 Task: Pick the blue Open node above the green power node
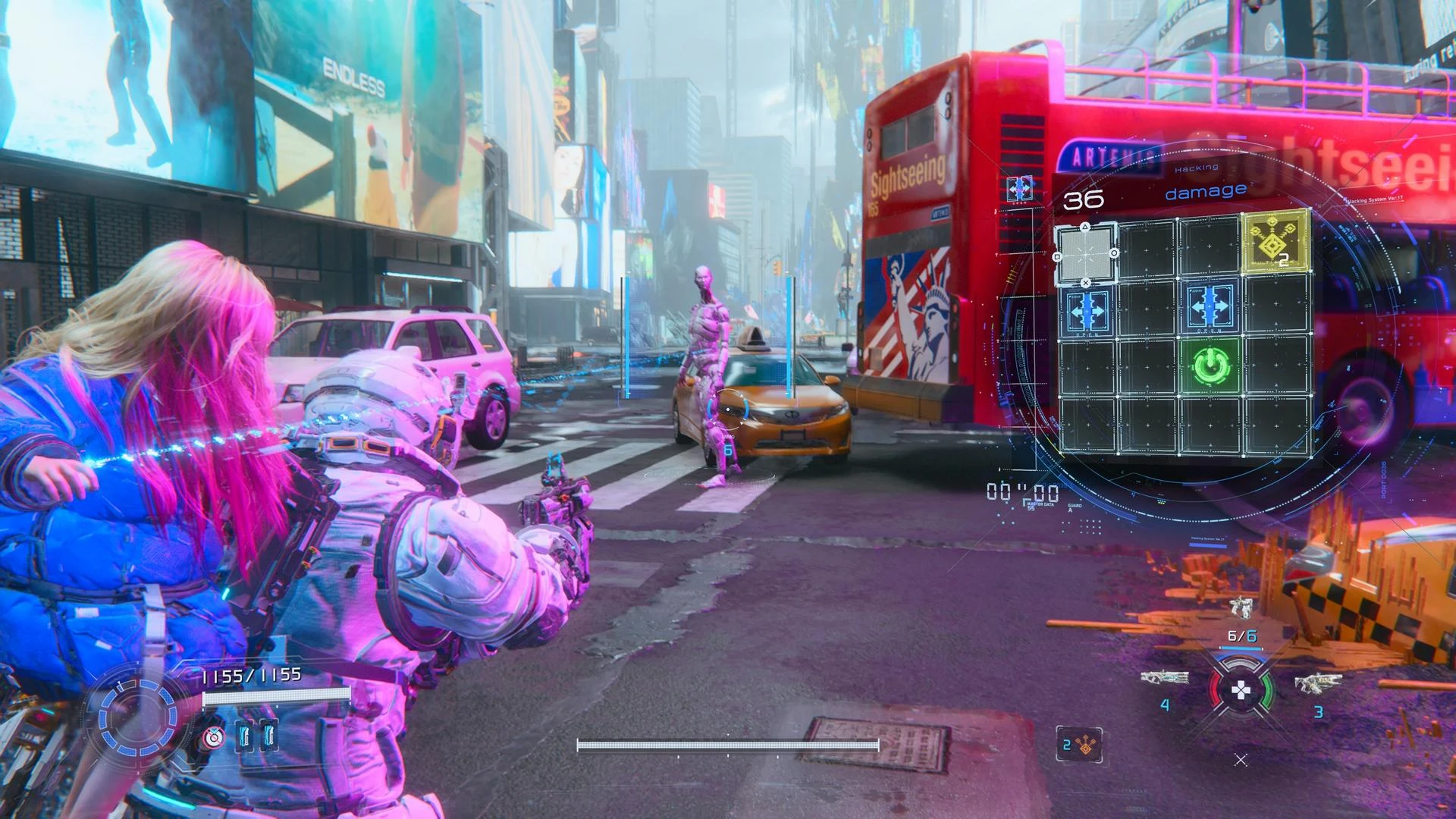click(x=1209, y=307)
